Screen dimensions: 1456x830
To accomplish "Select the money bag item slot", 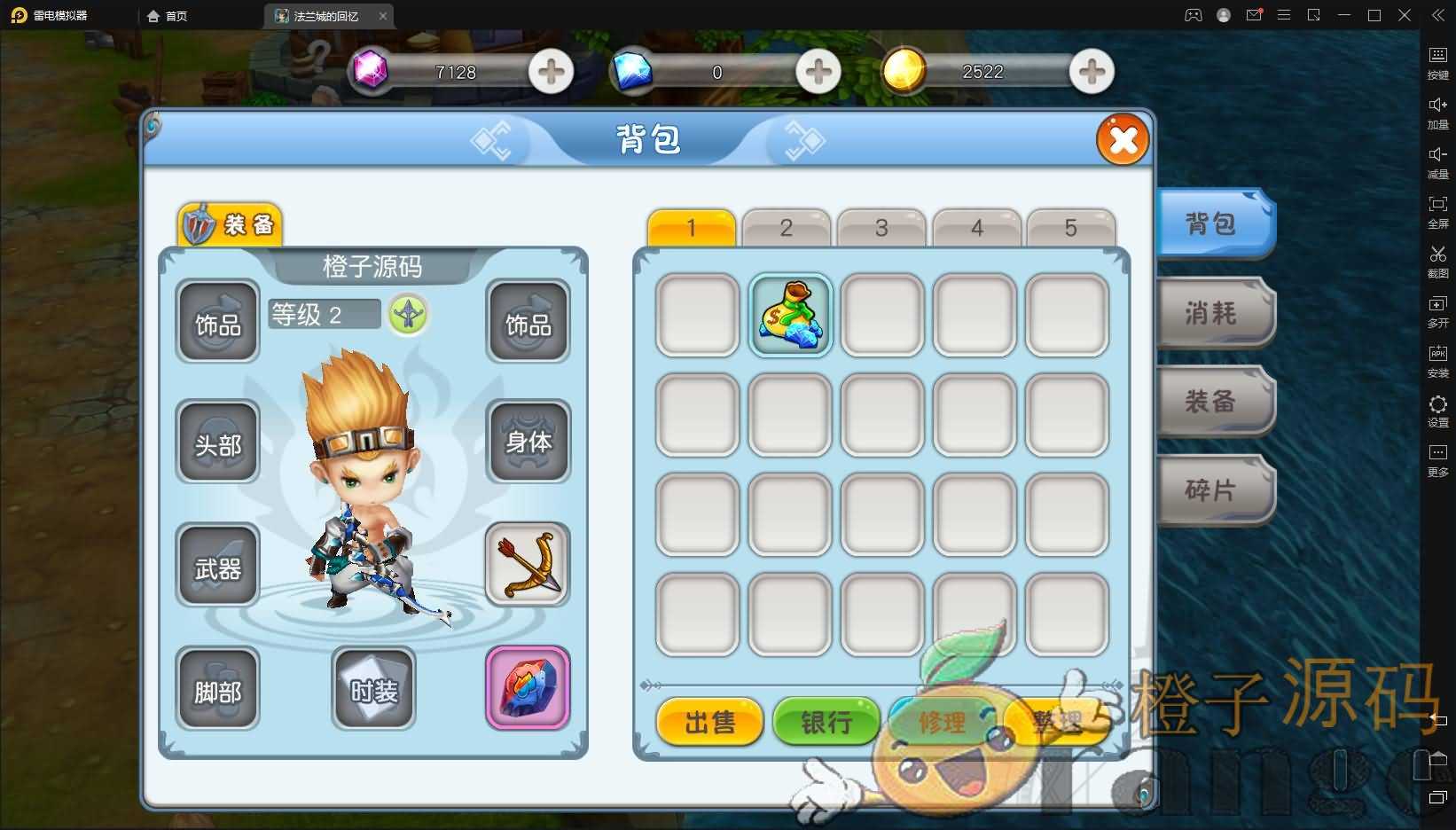I will click(790, 315).
